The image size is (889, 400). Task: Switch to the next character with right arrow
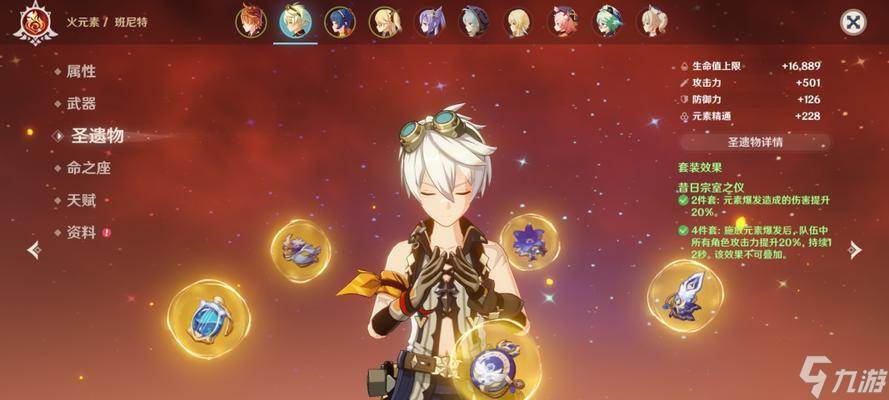click(853, 250)
